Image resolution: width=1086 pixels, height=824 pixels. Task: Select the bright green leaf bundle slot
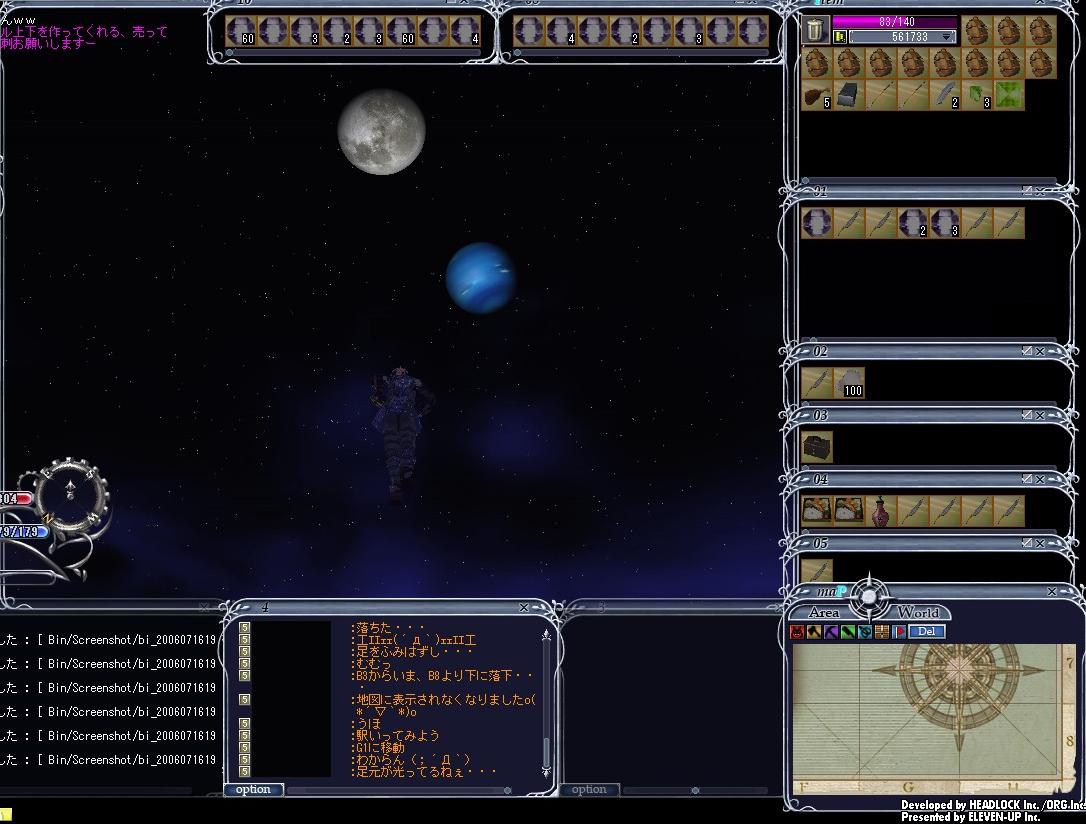(x=1009, y=96)
